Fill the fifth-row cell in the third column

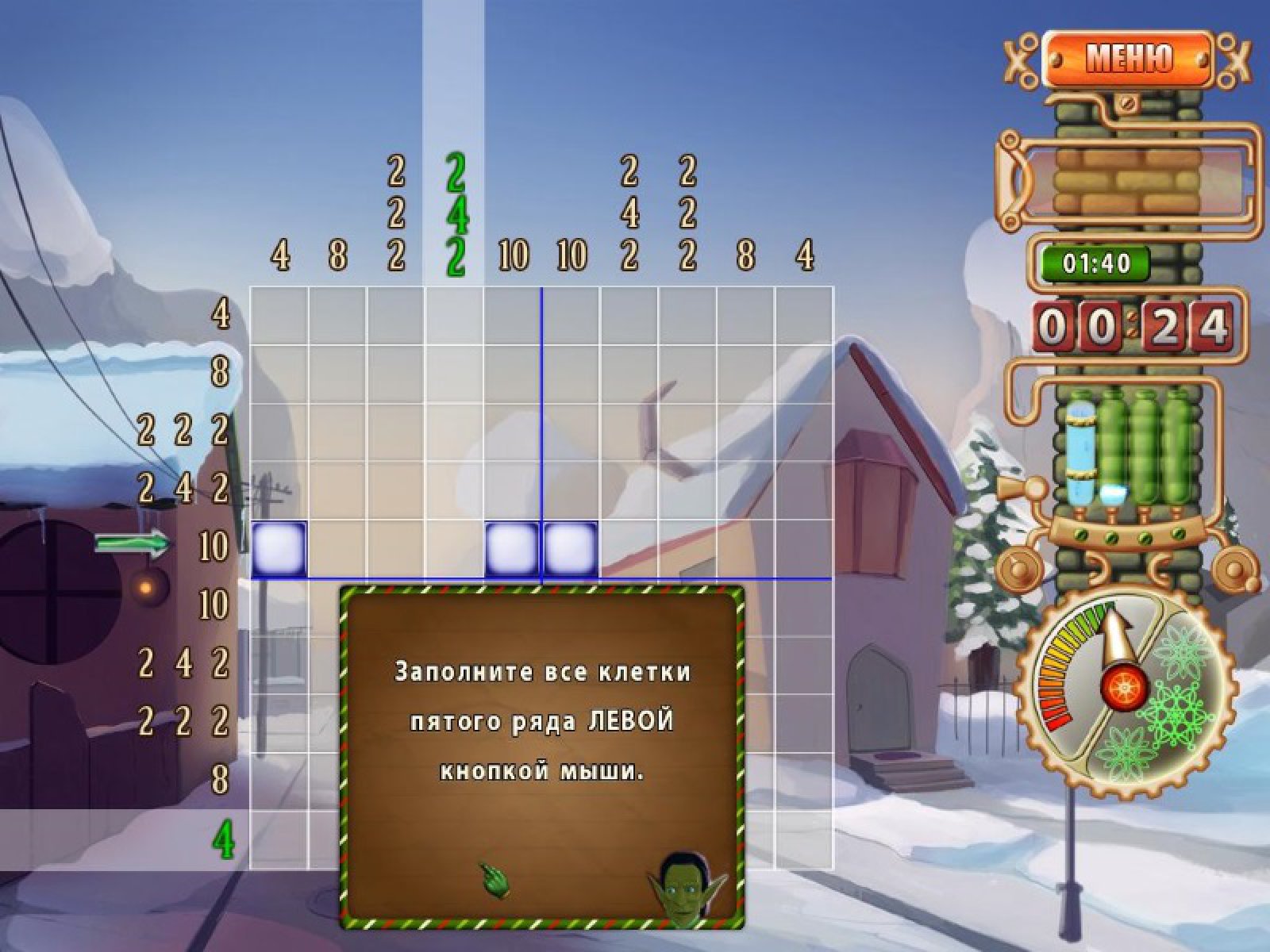tap(395, 549)
